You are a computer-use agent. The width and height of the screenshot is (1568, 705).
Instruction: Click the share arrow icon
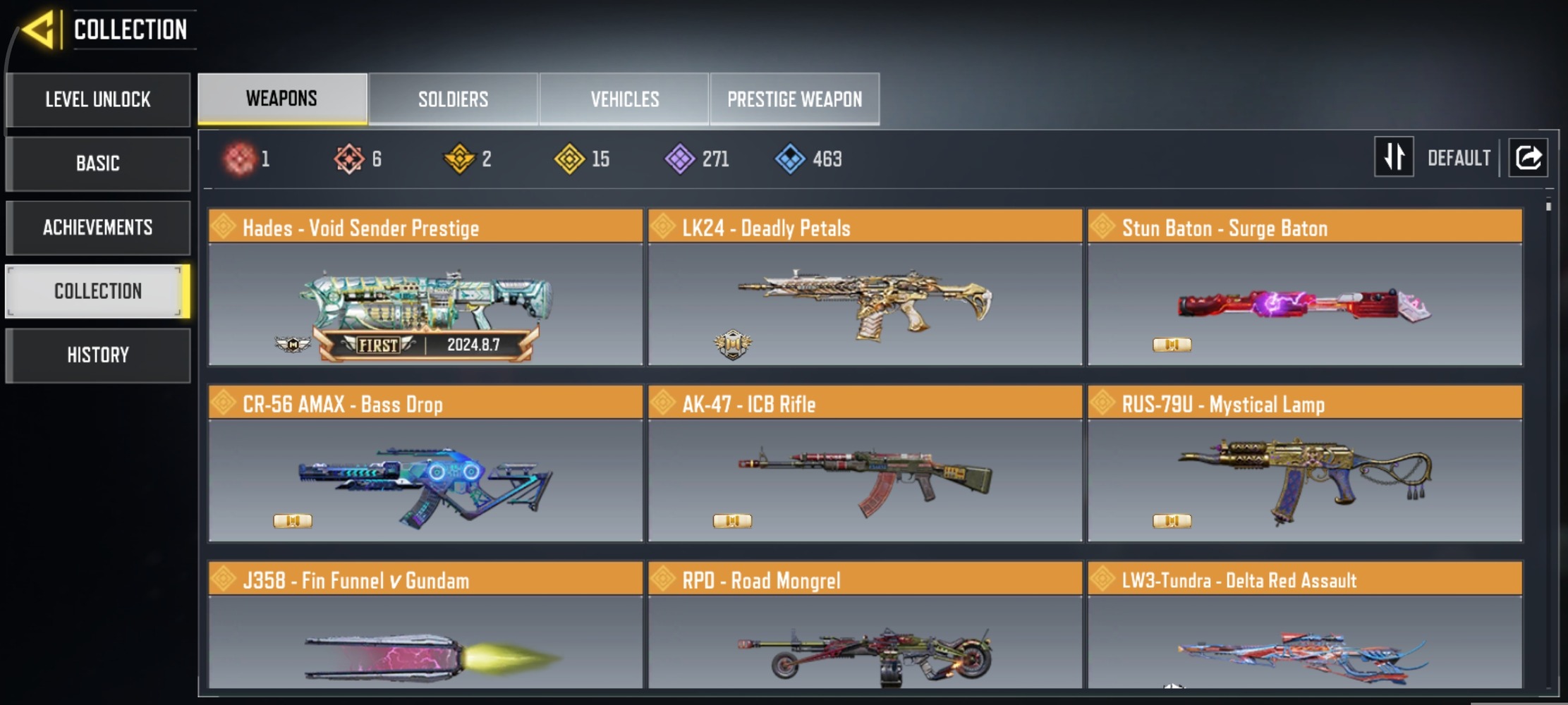pos(1528,157)
